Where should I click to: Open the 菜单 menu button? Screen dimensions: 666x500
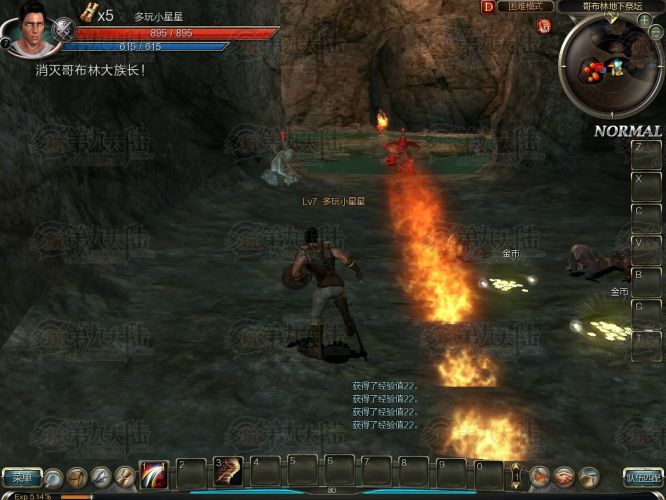click(x=21, y=478)
